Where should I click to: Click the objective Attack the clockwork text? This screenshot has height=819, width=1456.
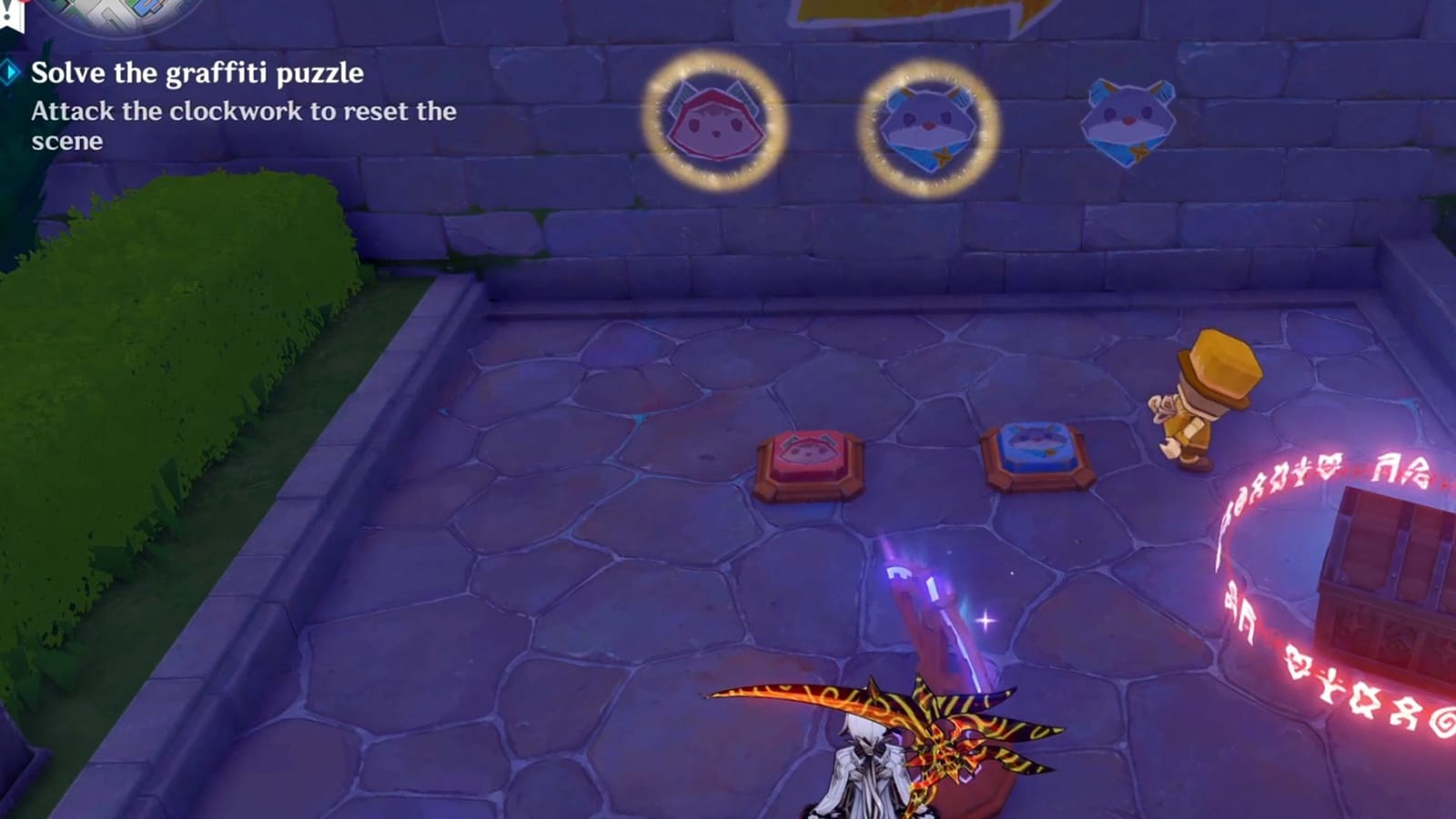point(241,113)
